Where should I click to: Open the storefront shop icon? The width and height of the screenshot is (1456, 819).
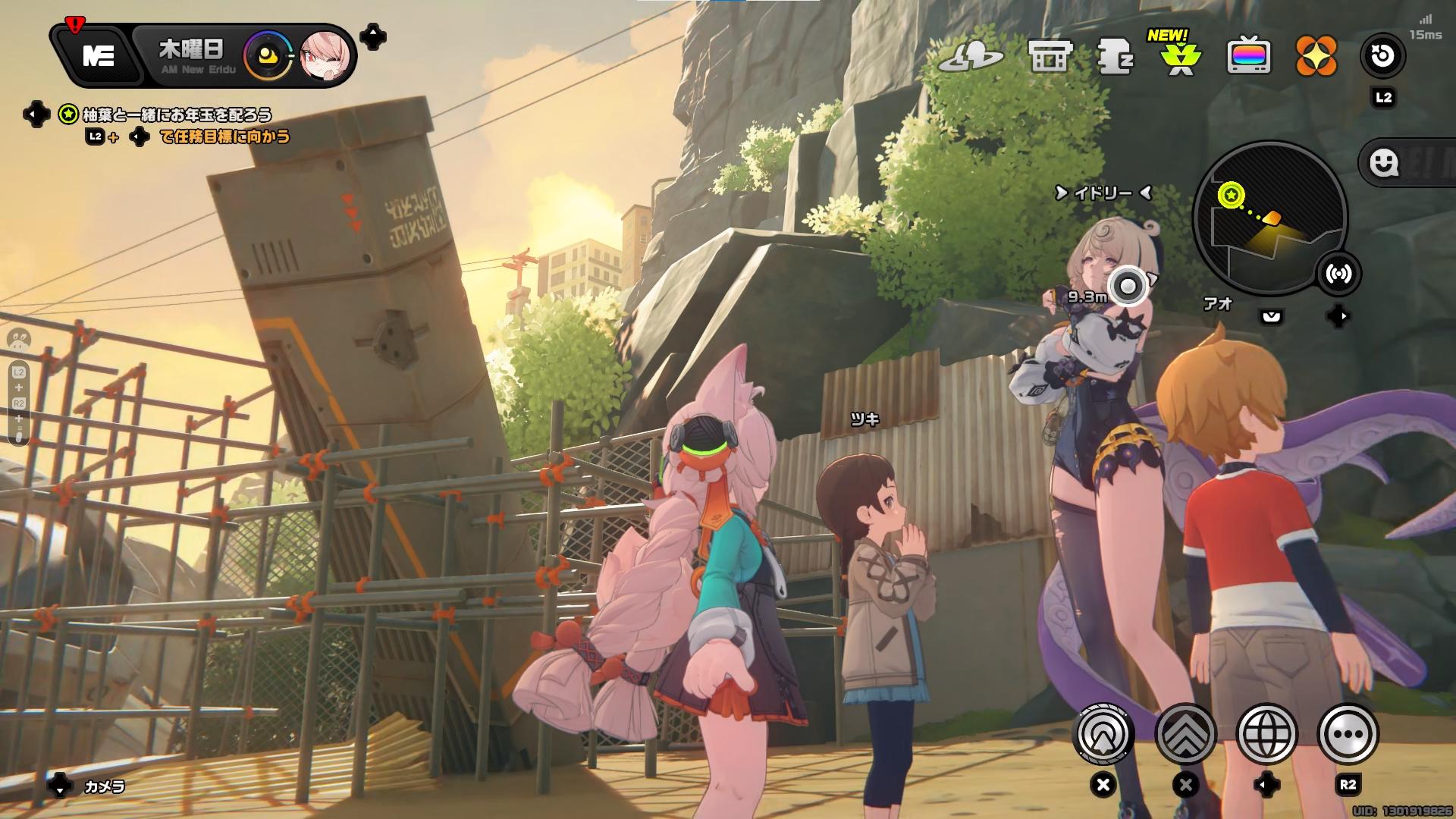click(x=1050, y=56)
